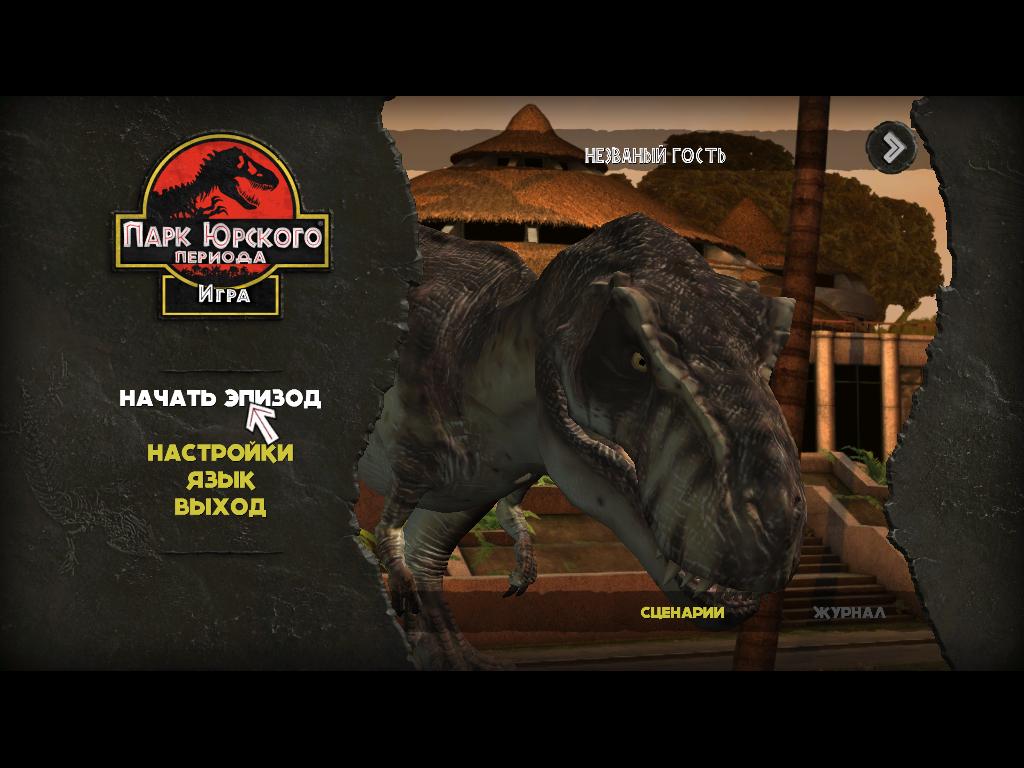Switch to the Журнал tab
The width and height of the screenshot is (1024, 768).
pos(848,612)
